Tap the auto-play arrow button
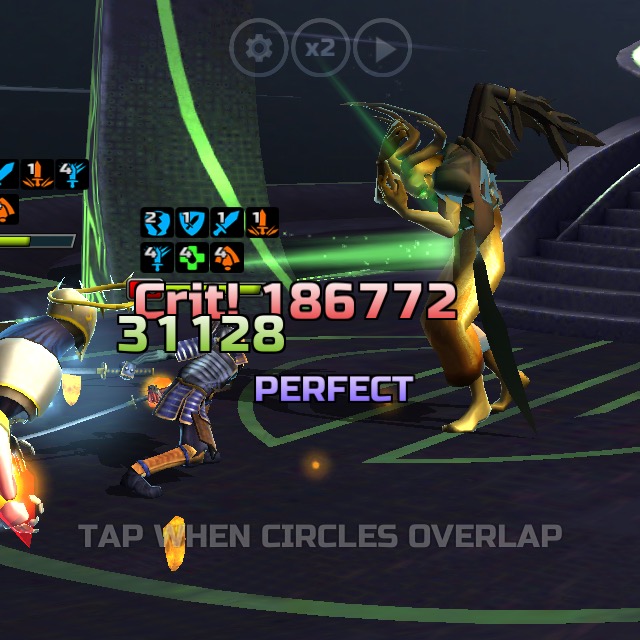This screenshot has width=640, height=640. tap(382, 48)
